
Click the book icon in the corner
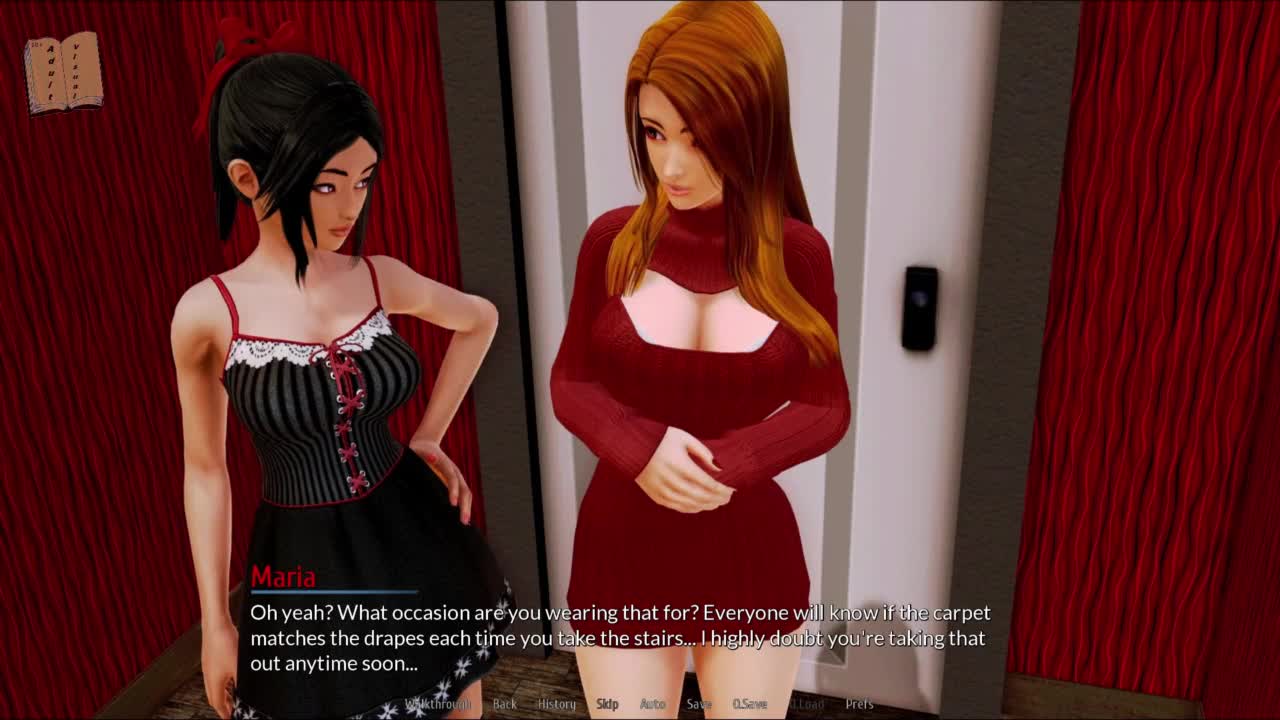pyautogui.click(x=64, y=72)
